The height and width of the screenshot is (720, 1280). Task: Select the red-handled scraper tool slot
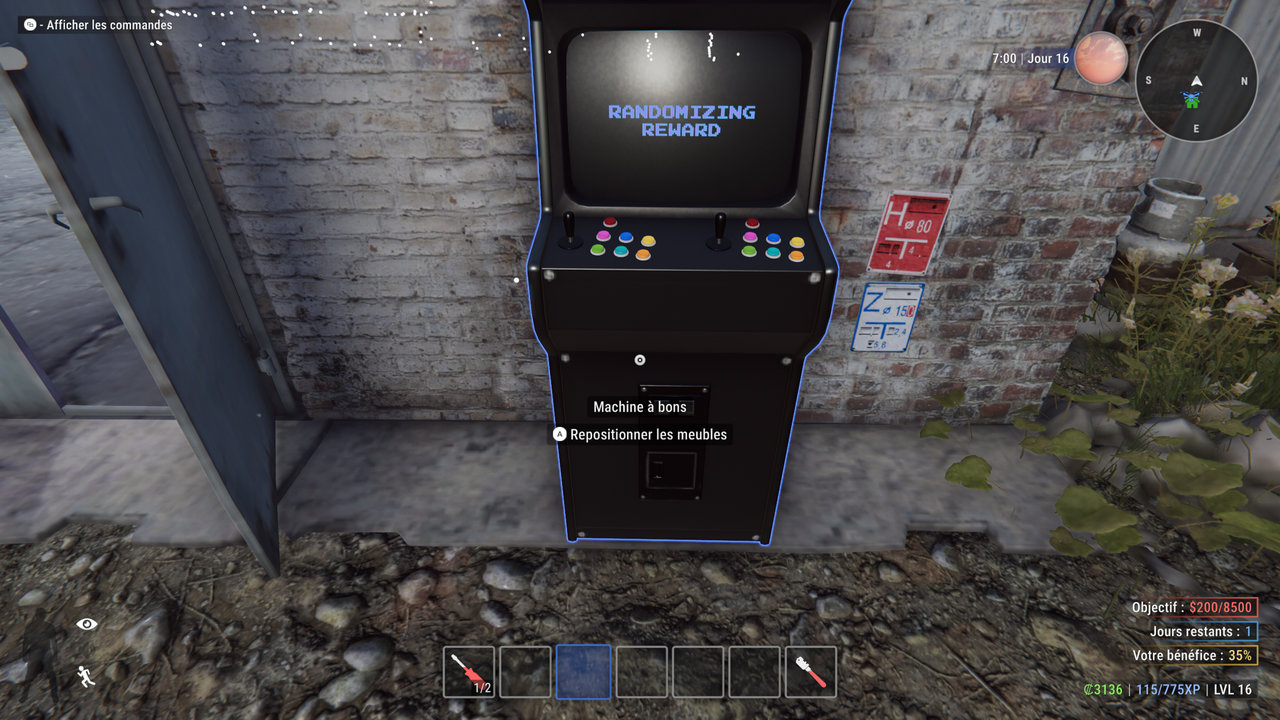pos(810,671)
